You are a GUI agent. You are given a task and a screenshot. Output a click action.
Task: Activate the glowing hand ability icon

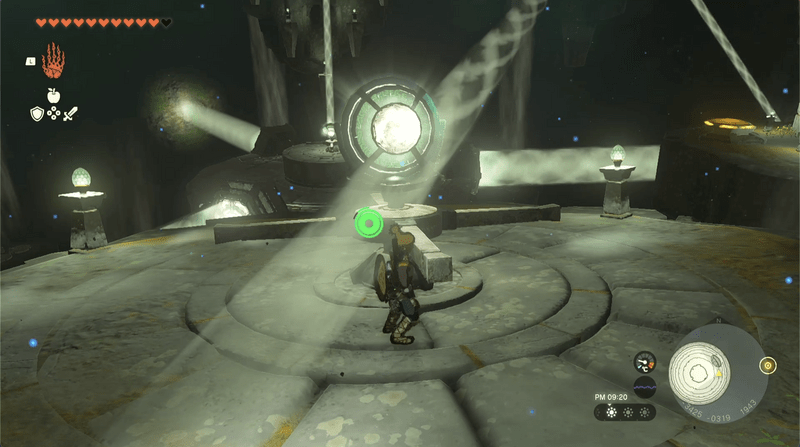(53, 63)
